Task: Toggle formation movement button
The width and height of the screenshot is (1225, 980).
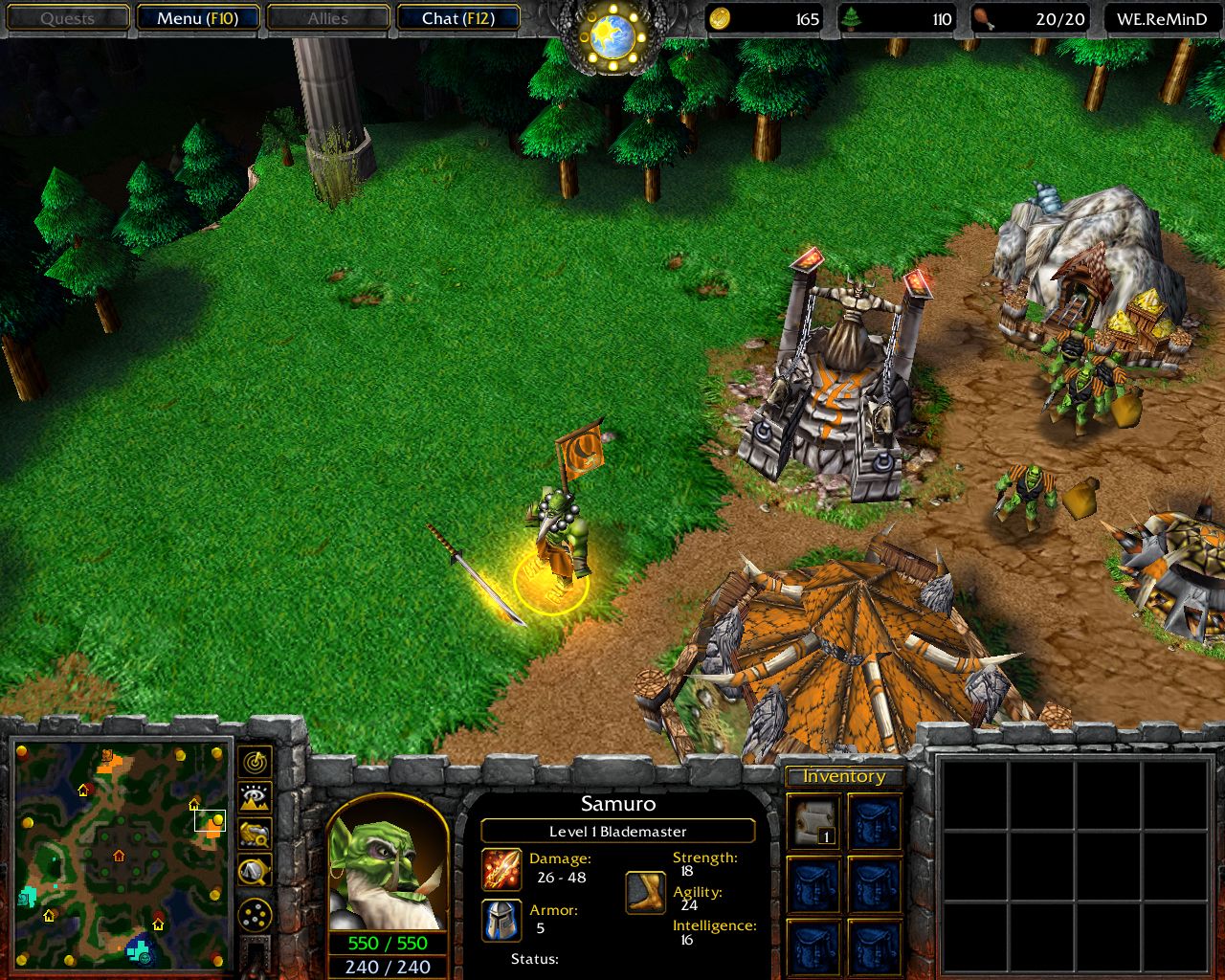Action: point(255,916)
